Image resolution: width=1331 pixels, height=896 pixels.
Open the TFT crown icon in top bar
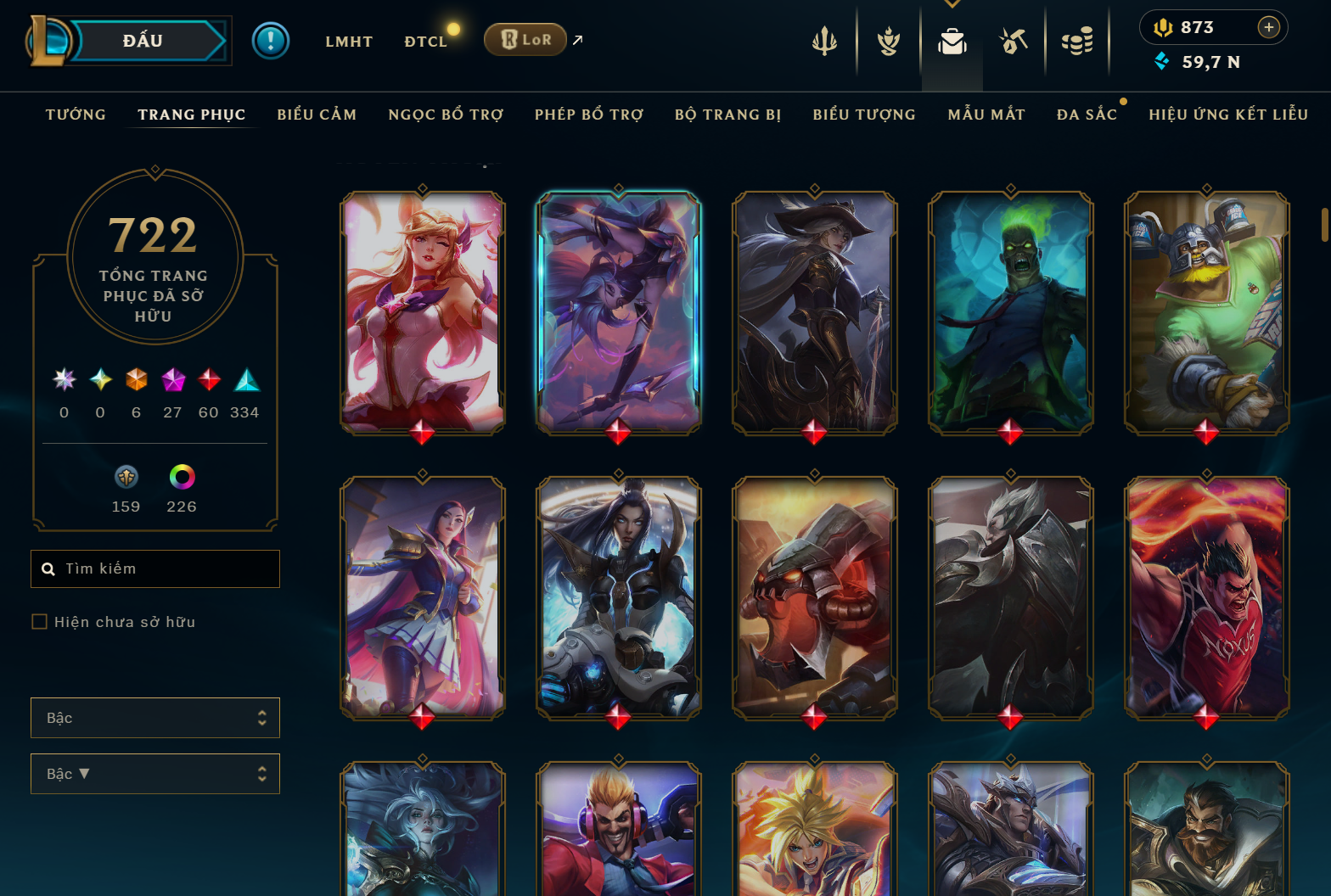click(x=887, y=40)
